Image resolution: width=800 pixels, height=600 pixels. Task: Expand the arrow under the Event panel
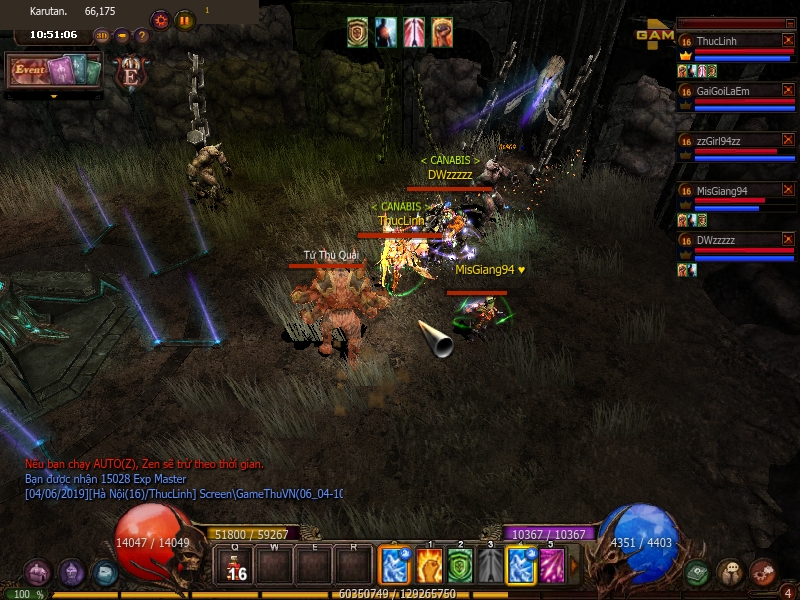click(x=54, y=96)
